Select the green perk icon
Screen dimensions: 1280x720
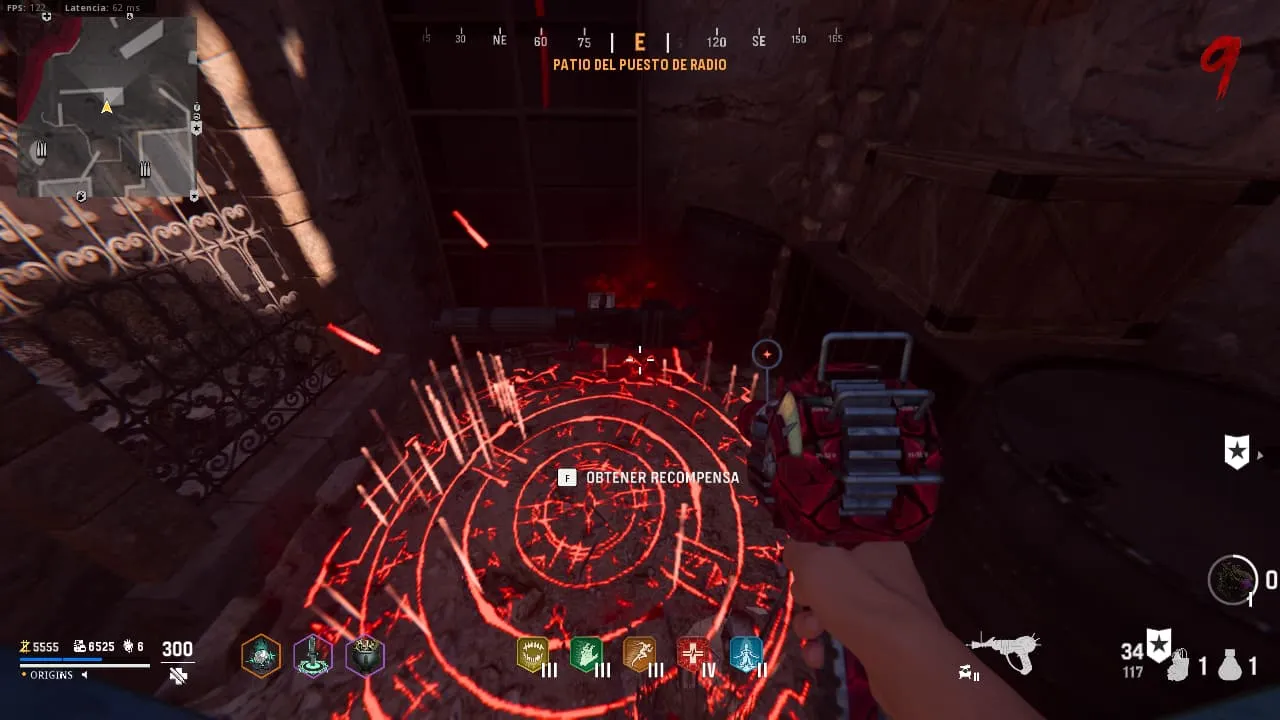tap(585, 654)
